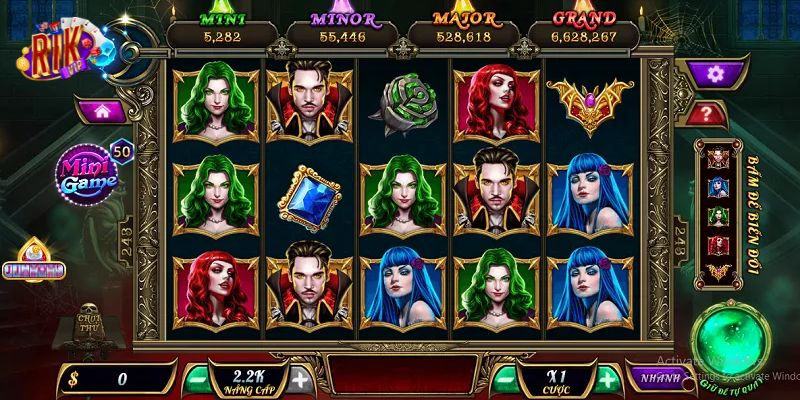This screenshot has height=400, width=800.
Task: Show help via the red question mark
Action: tap(706, 113)
